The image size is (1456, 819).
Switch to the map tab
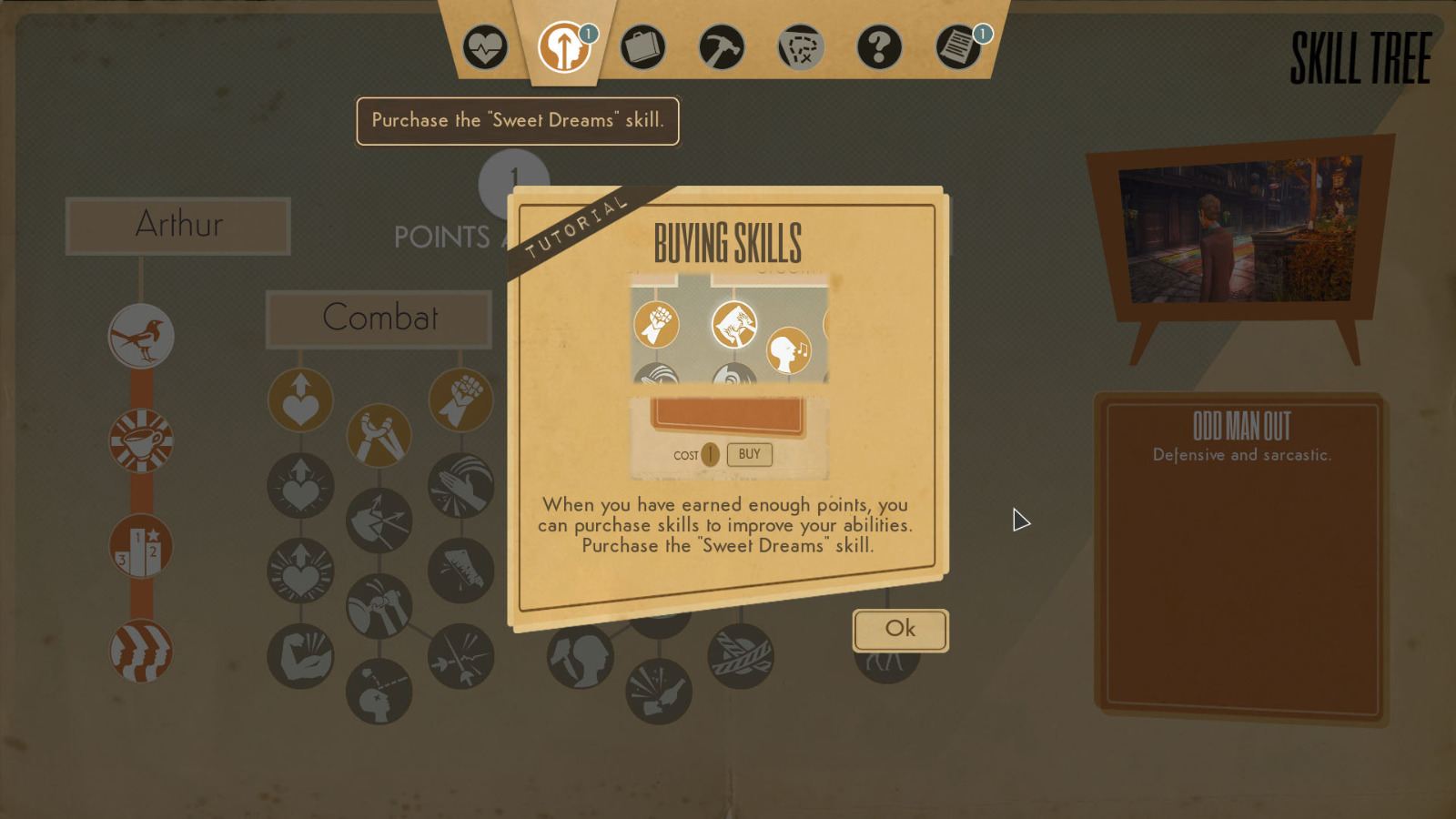tap(801, 46)
